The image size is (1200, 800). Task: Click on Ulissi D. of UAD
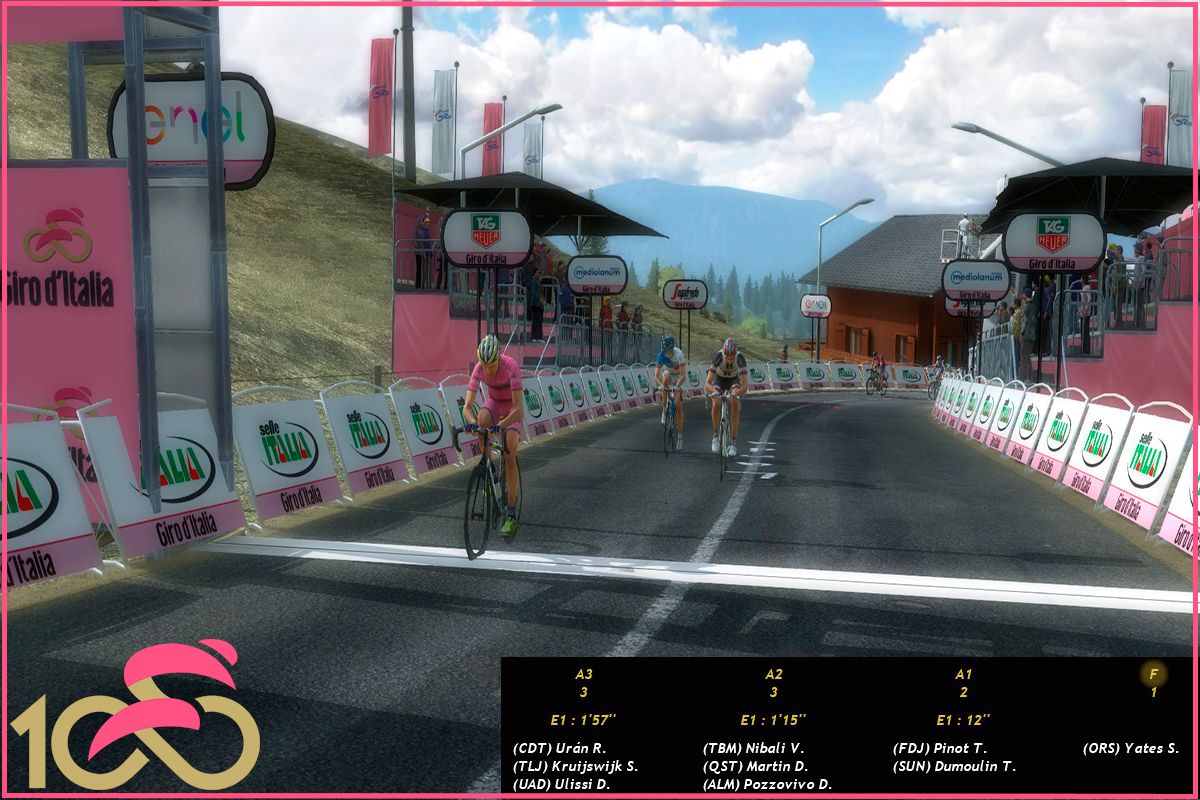[x=561, y=784]
